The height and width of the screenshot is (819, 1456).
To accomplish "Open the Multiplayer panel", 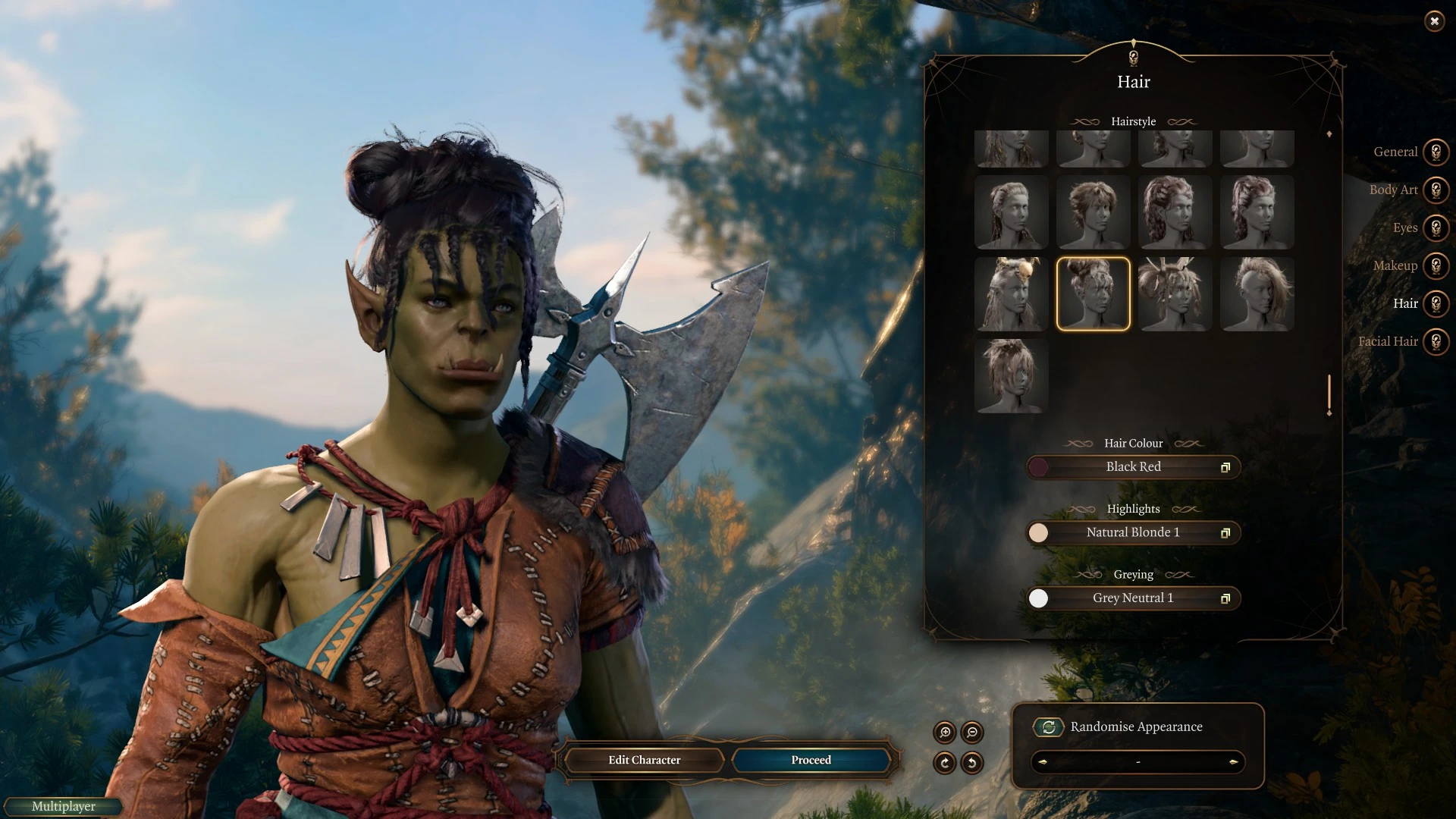I will tap(64, 806).
